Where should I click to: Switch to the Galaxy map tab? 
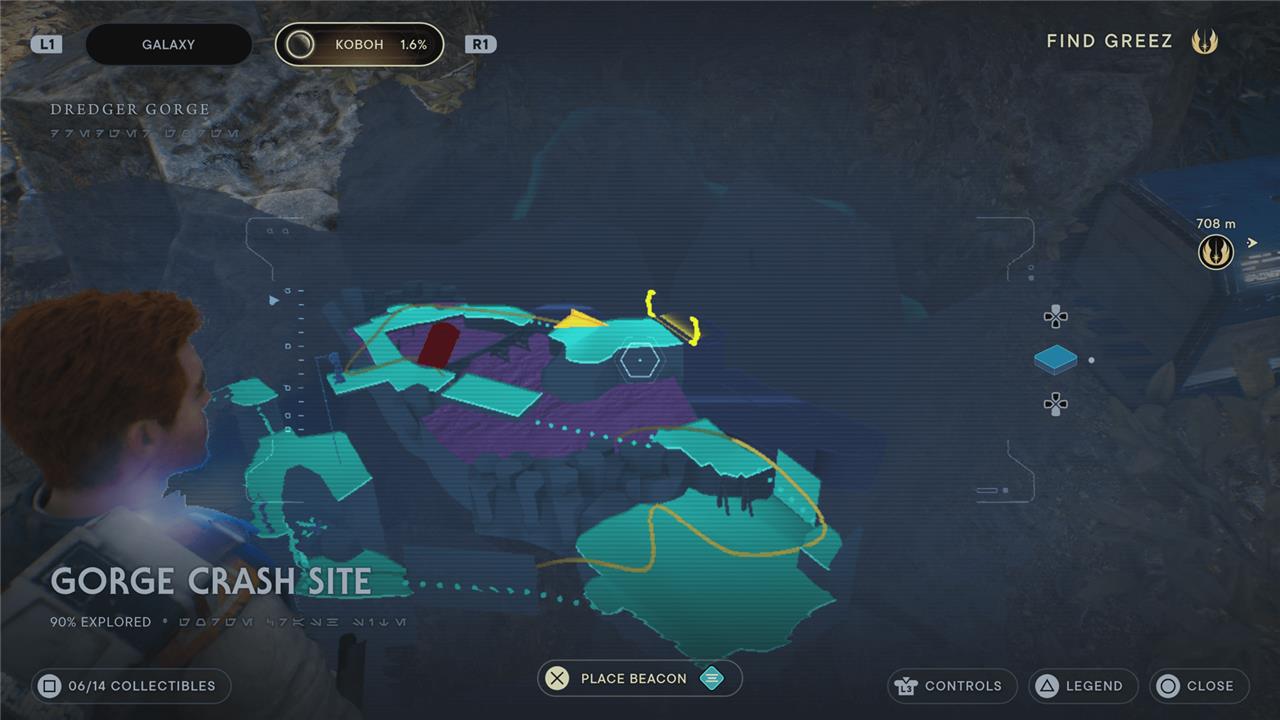click(x=168, y=45)
